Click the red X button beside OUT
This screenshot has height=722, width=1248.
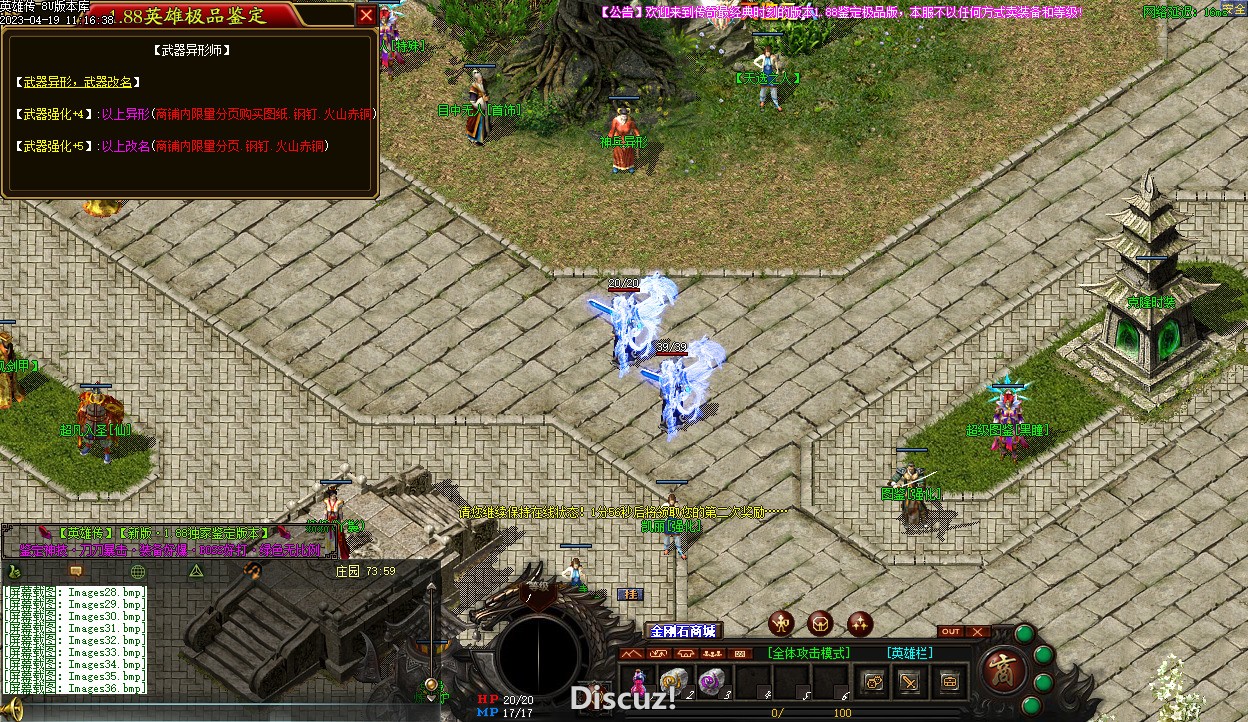pyautogui.click(x=977, y=632)
